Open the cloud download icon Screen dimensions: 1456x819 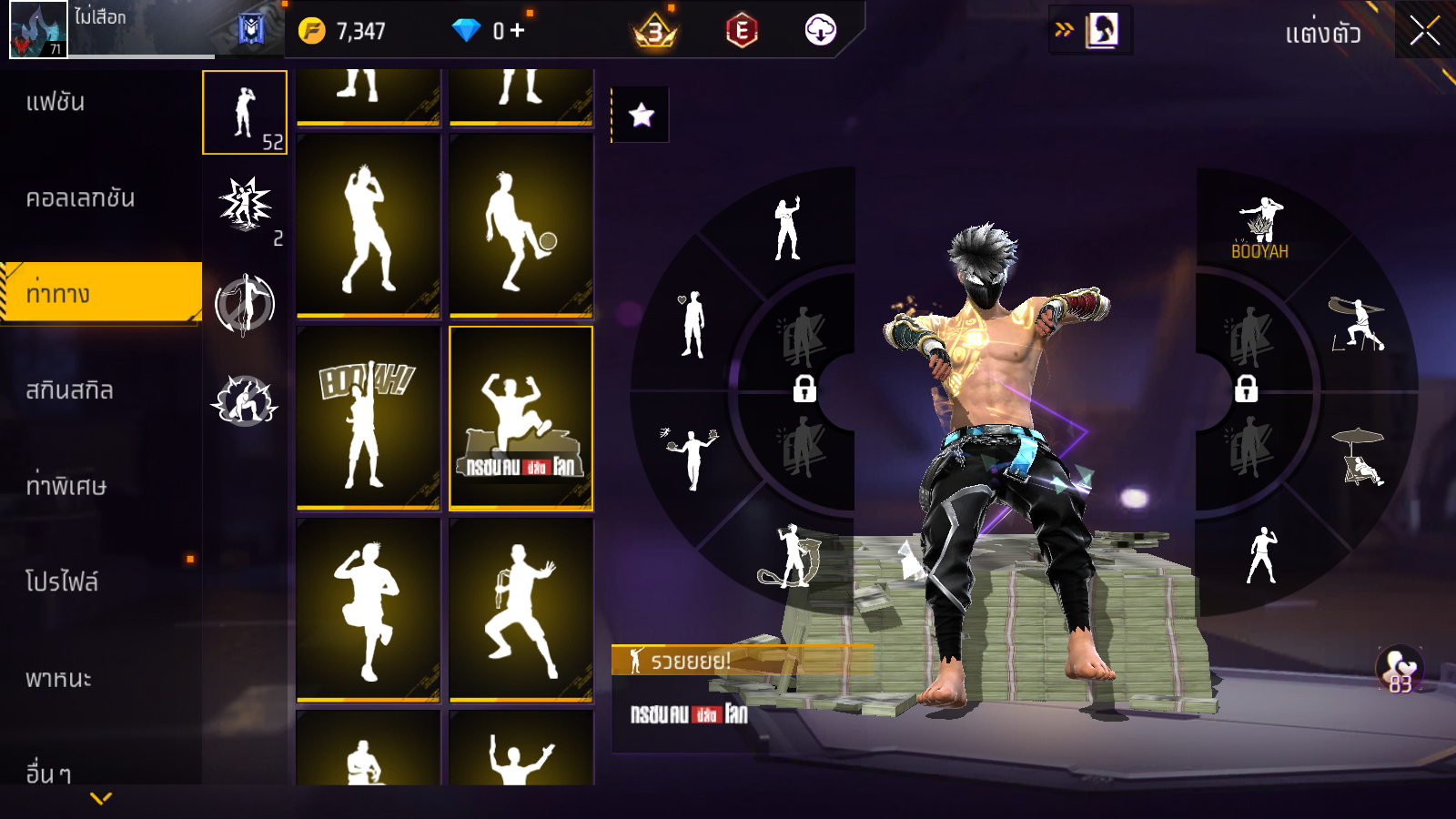[x=820, y=31]
